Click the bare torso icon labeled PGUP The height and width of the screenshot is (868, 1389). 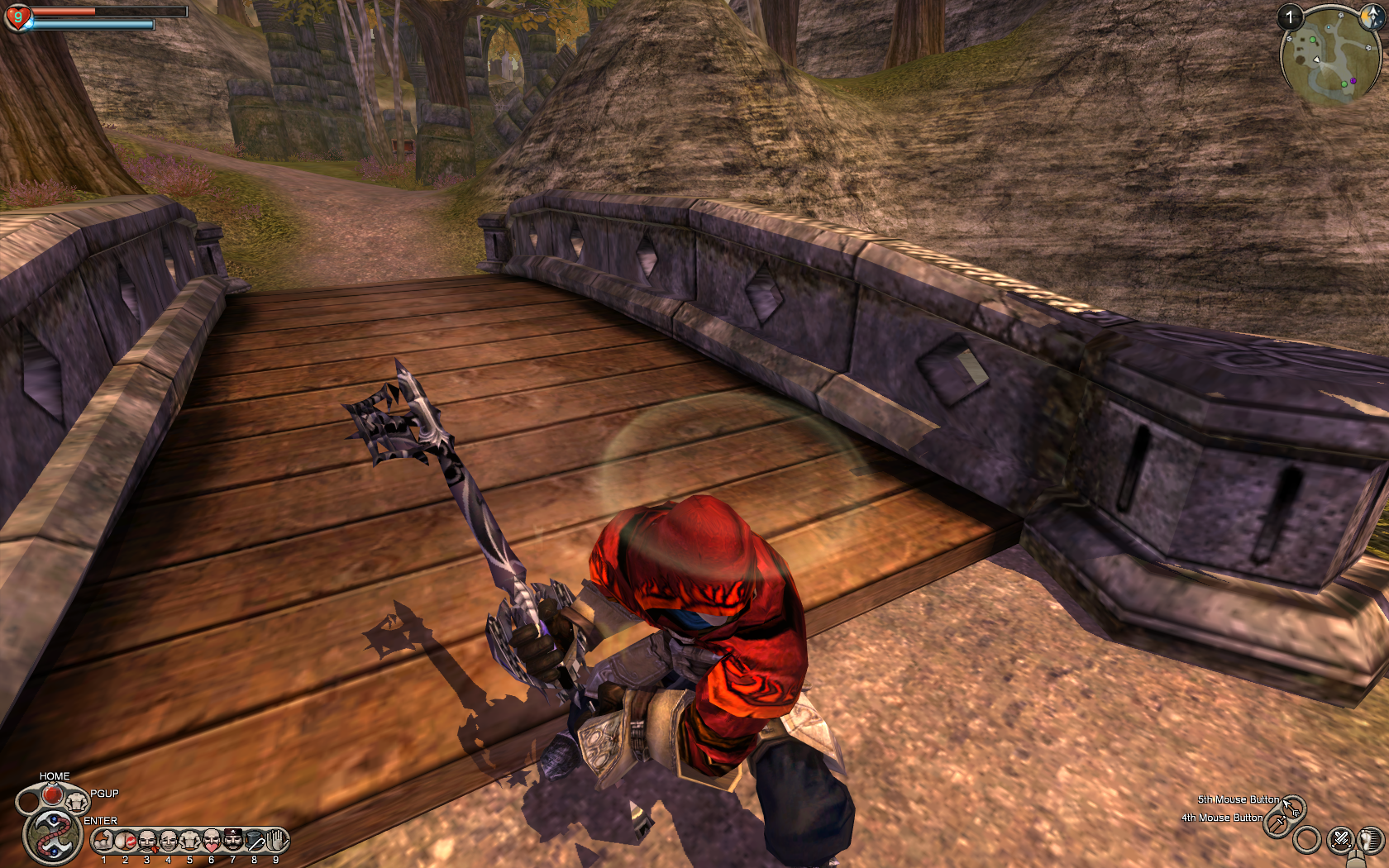(77, 801)
